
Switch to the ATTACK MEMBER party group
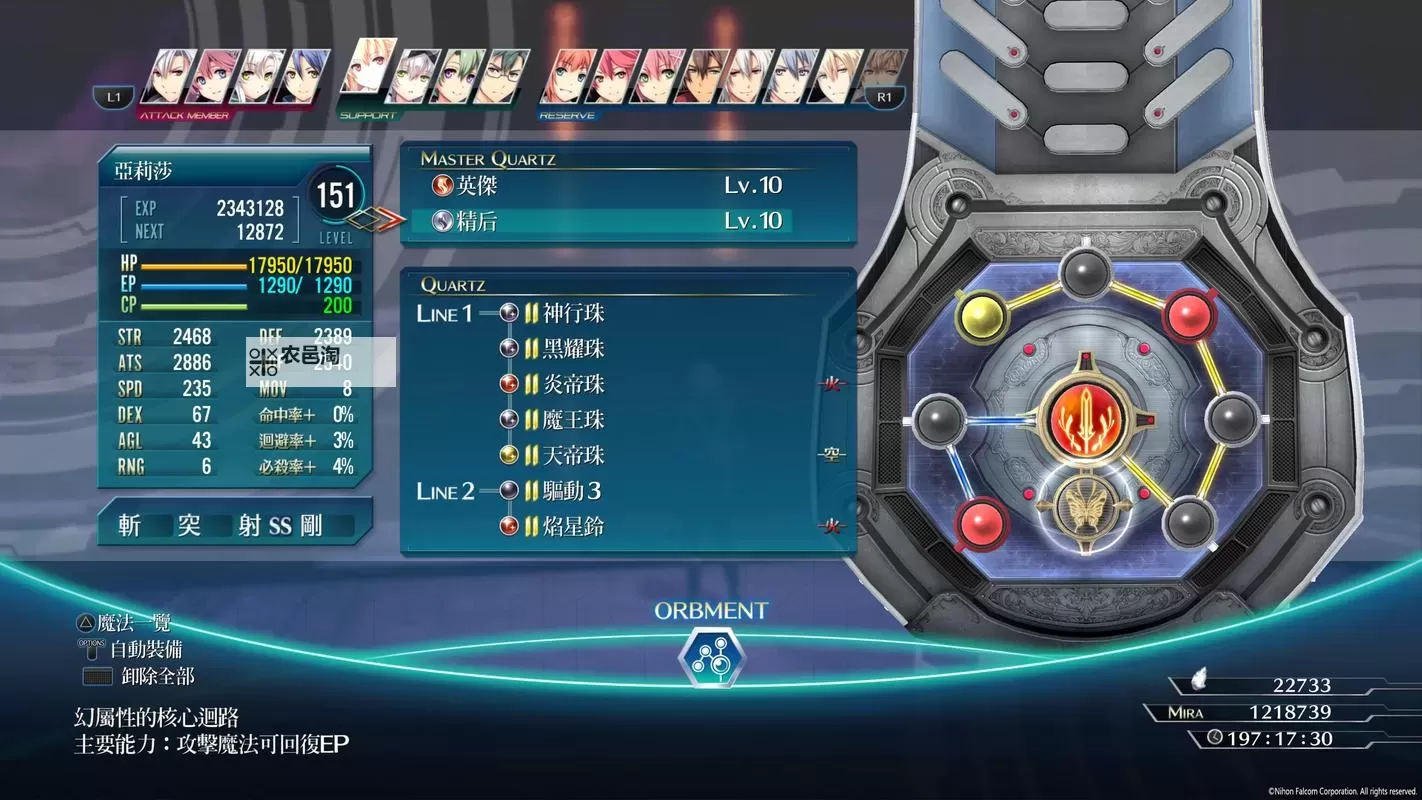pos(184,116)
